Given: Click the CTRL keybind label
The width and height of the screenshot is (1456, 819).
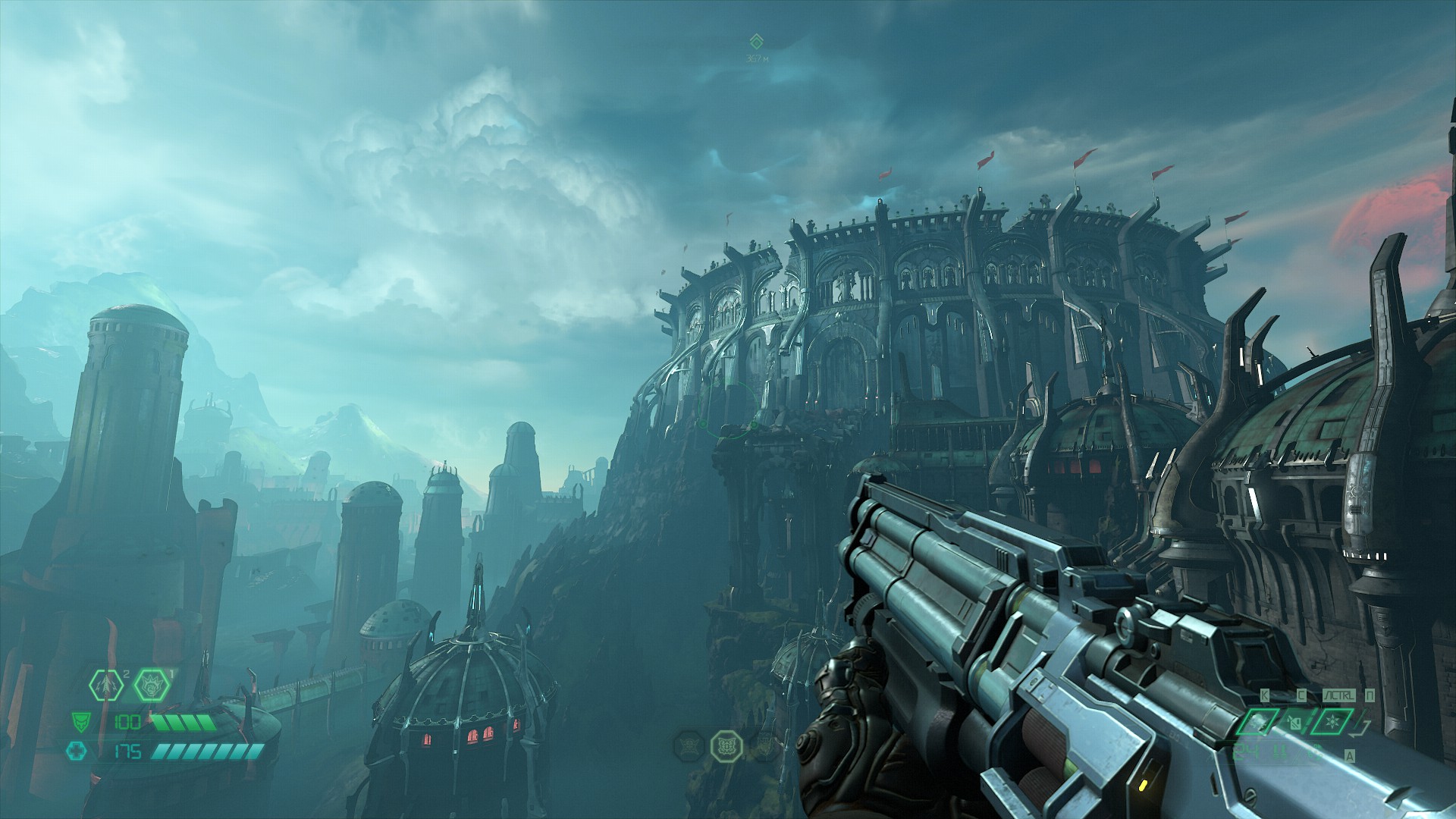Looking at the screenshot, I should [x=1338, y=695].
